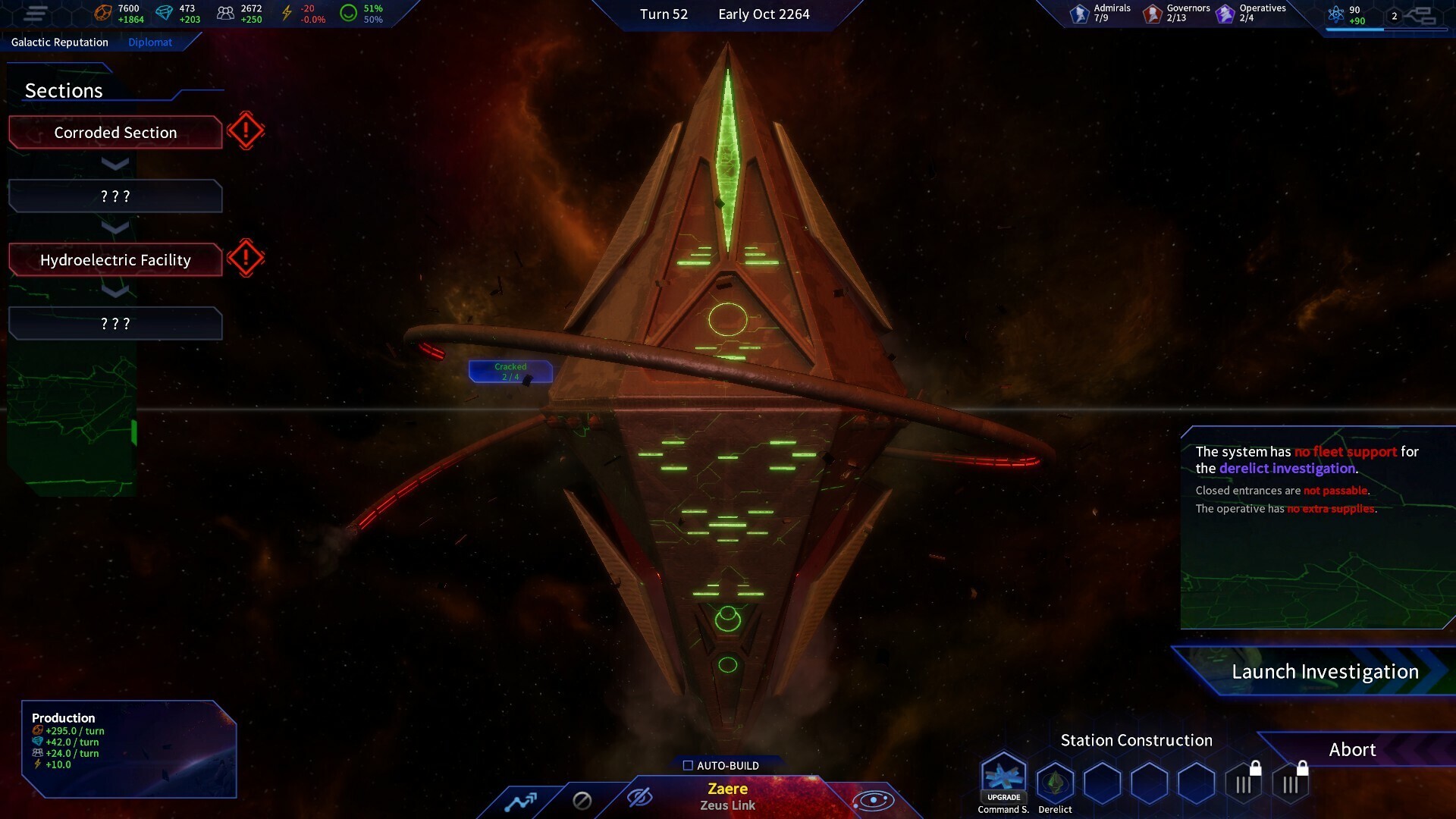Expand the chevron below Corroded Section
The image size is (1456, 819).
[115, 164]
